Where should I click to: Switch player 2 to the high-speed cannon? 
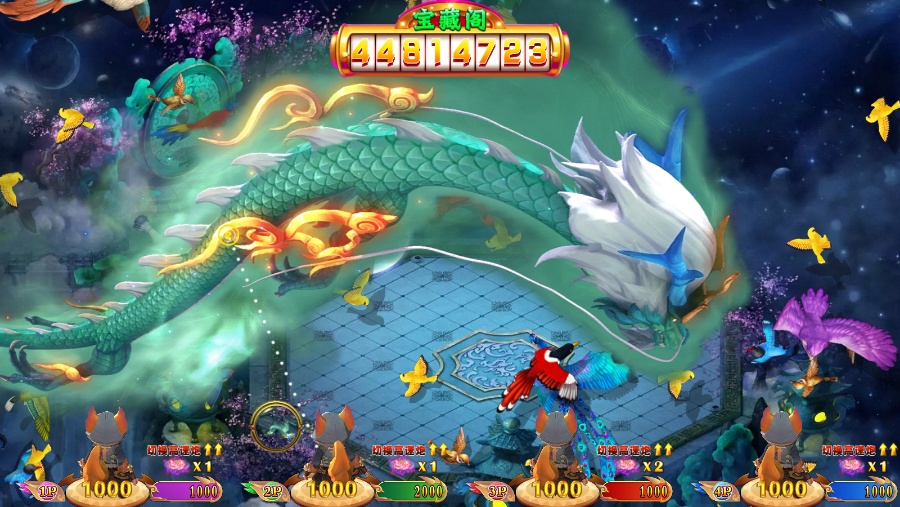409,450
